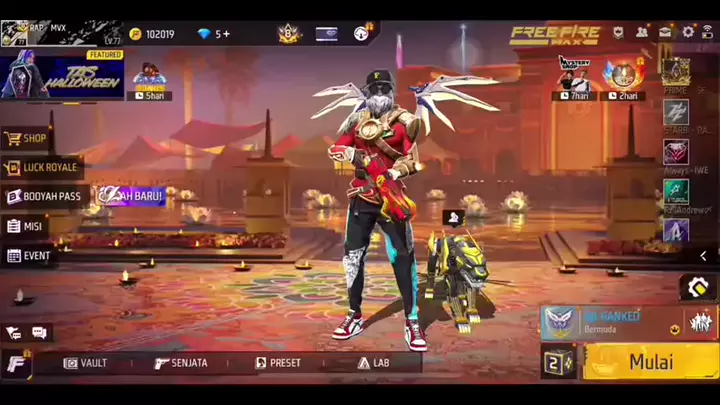The width and height of the screenshot is (720, 405).
Task: Open the Event menu
Action: [29, 255]
